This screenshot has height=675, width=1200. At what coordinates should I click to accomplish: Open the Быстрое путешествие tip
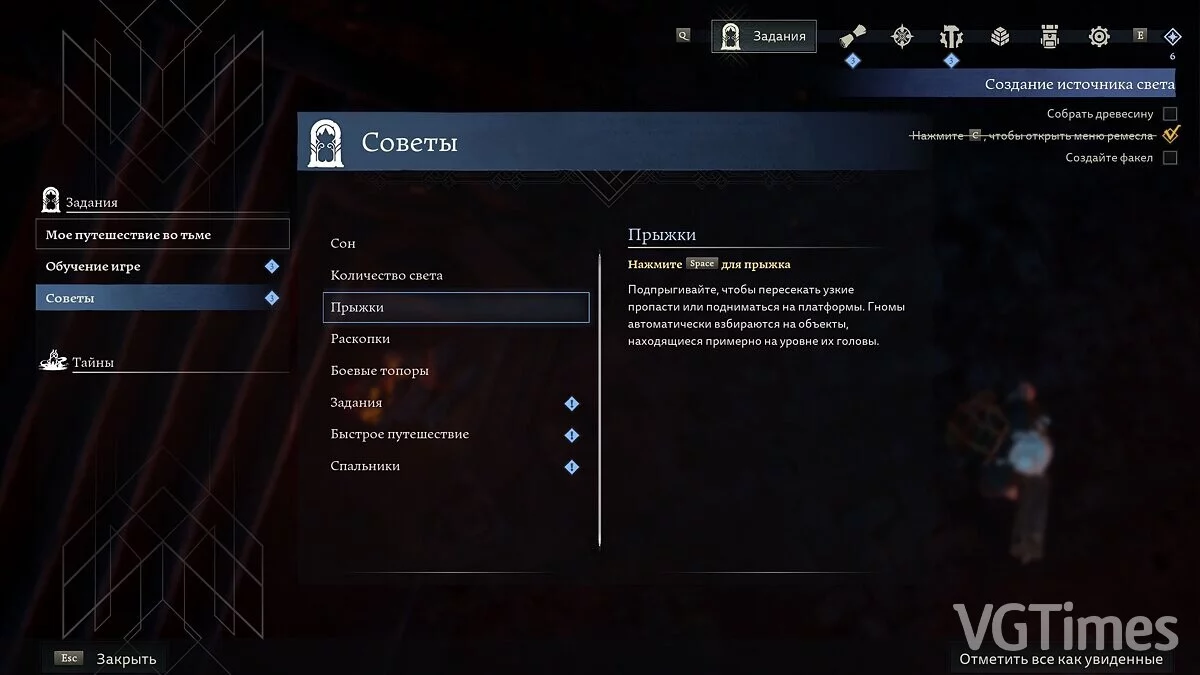coord(400,435)
